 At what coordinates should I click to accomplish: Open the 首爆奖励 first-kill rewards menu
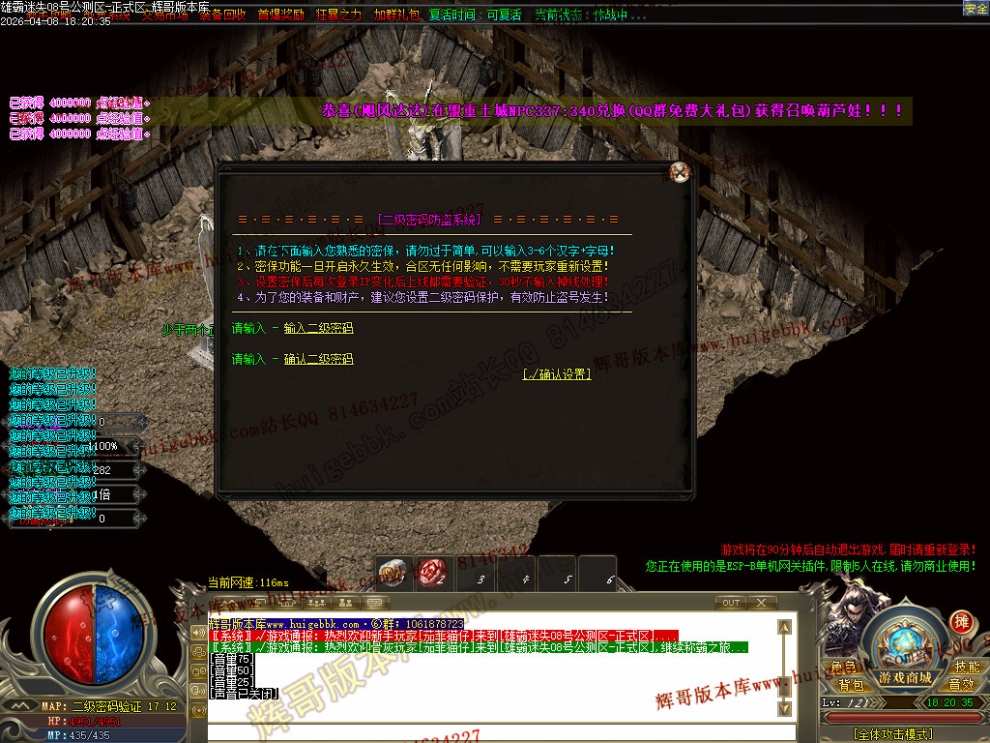click(x=281, y=15)
